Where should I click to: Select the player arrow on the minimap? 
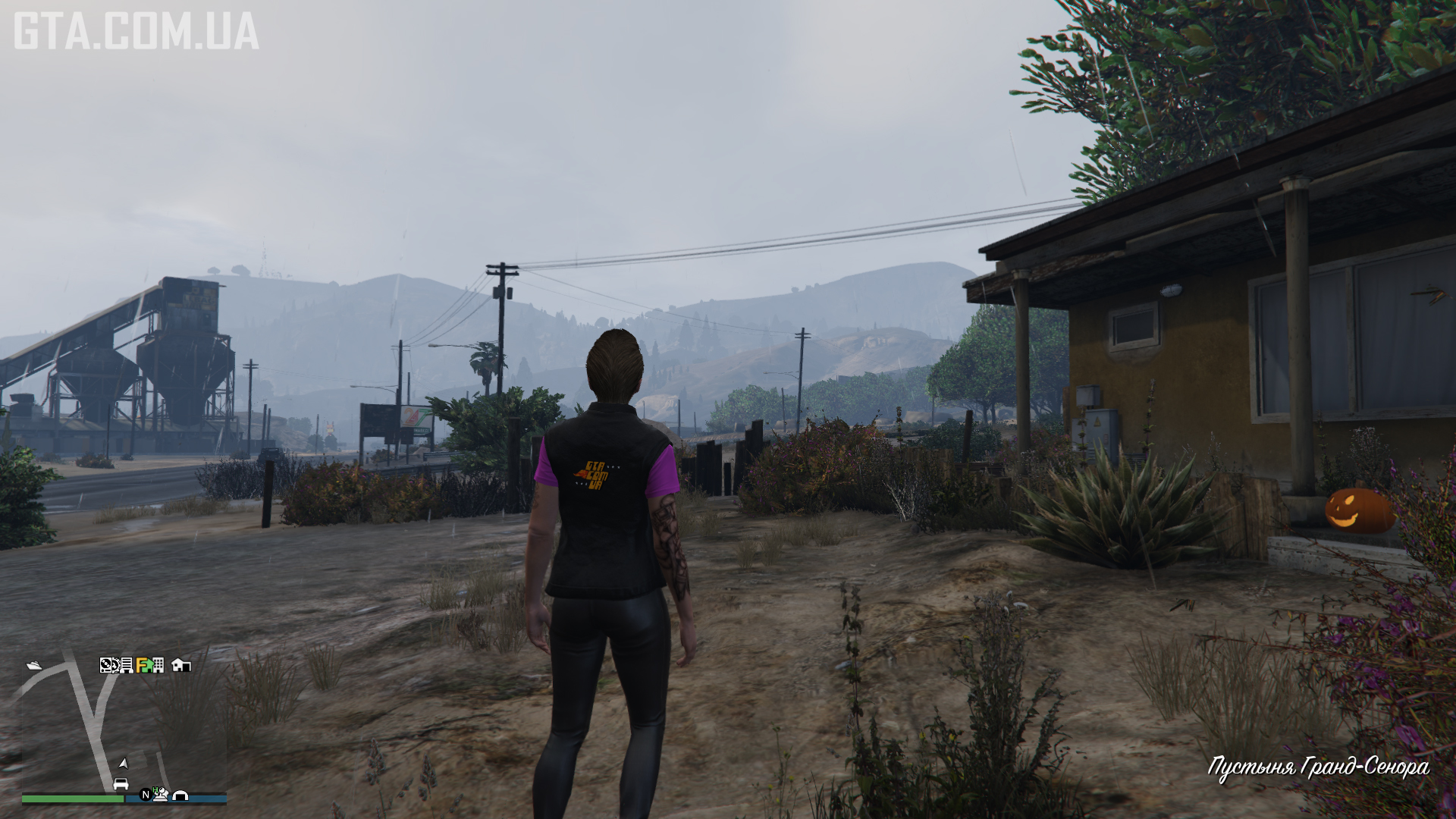123,763
